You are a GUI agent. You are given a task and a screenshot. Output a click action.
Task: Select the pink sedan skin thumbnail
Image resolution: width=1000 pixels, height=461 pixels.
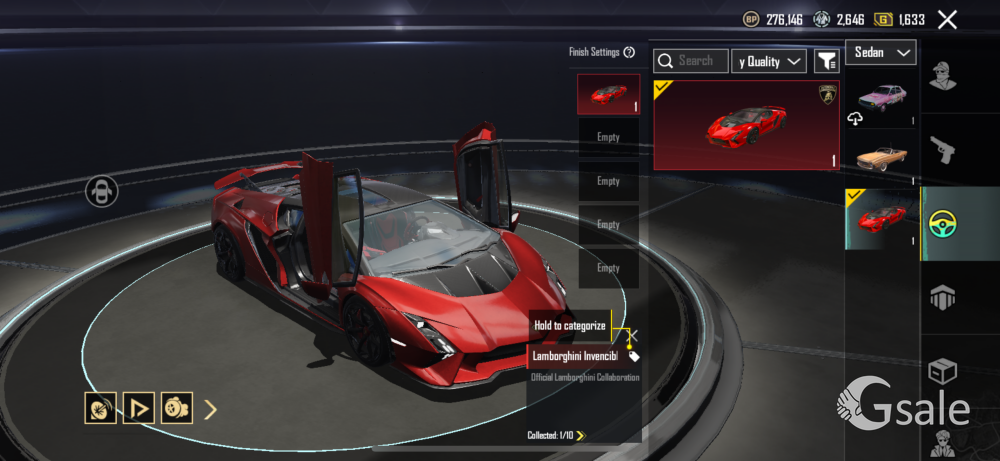(881, 99)
